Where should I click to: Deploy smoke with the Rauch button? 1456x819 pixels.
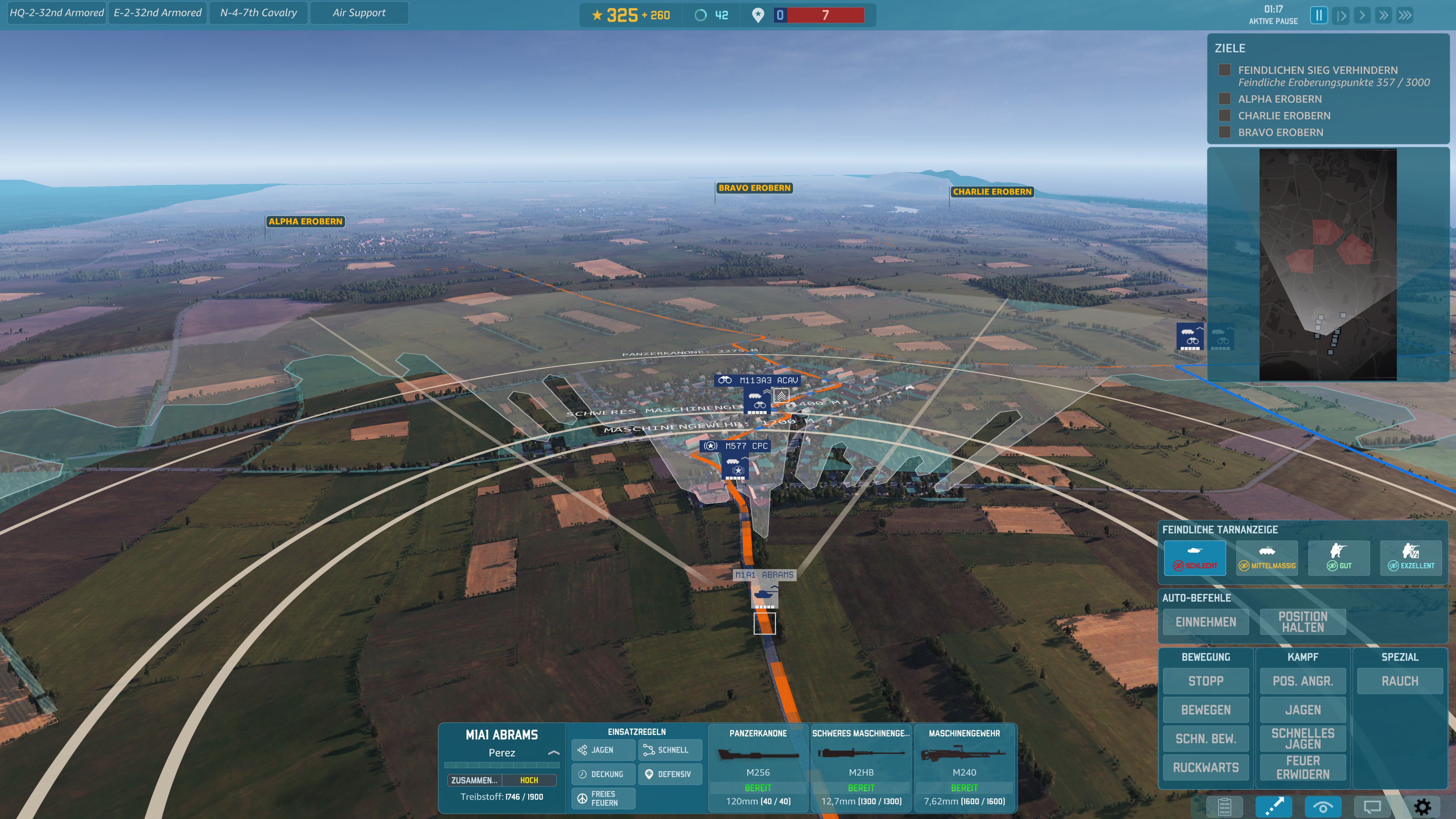1400,681
